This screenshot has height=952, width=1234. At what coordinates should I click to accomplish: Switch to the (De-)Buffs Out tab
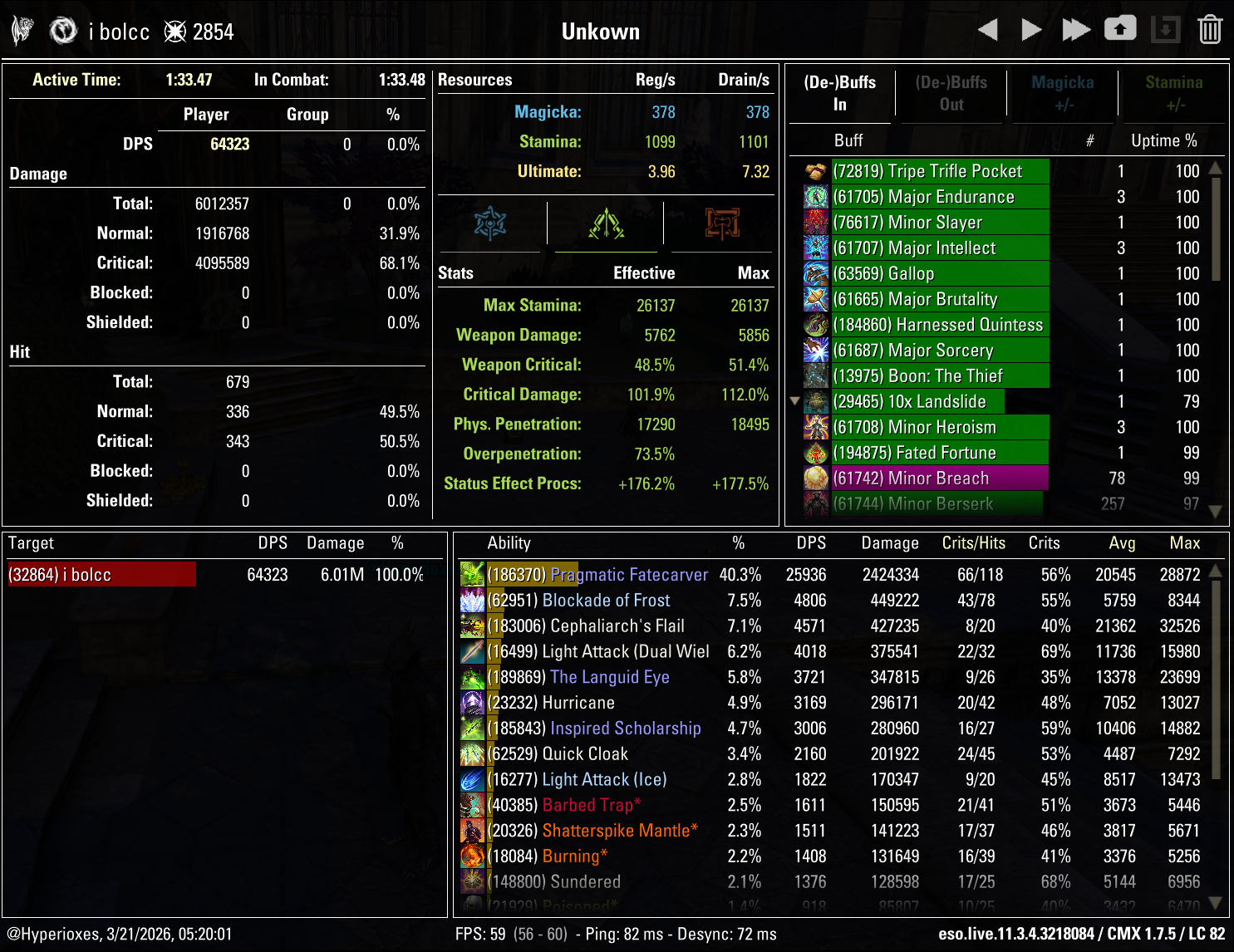(x=951, y=93)
